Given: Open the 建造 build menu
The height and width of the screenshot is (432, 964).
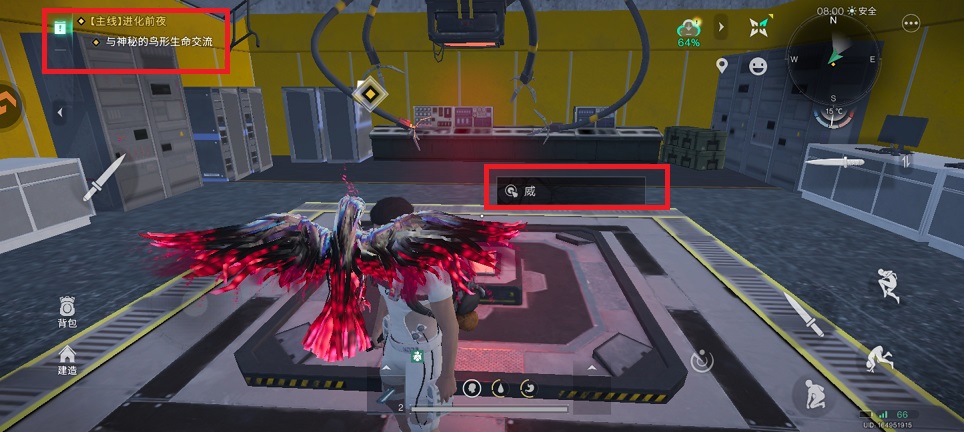Looking at the screenshot, I should pyautogui.click(x=66, y=358).
